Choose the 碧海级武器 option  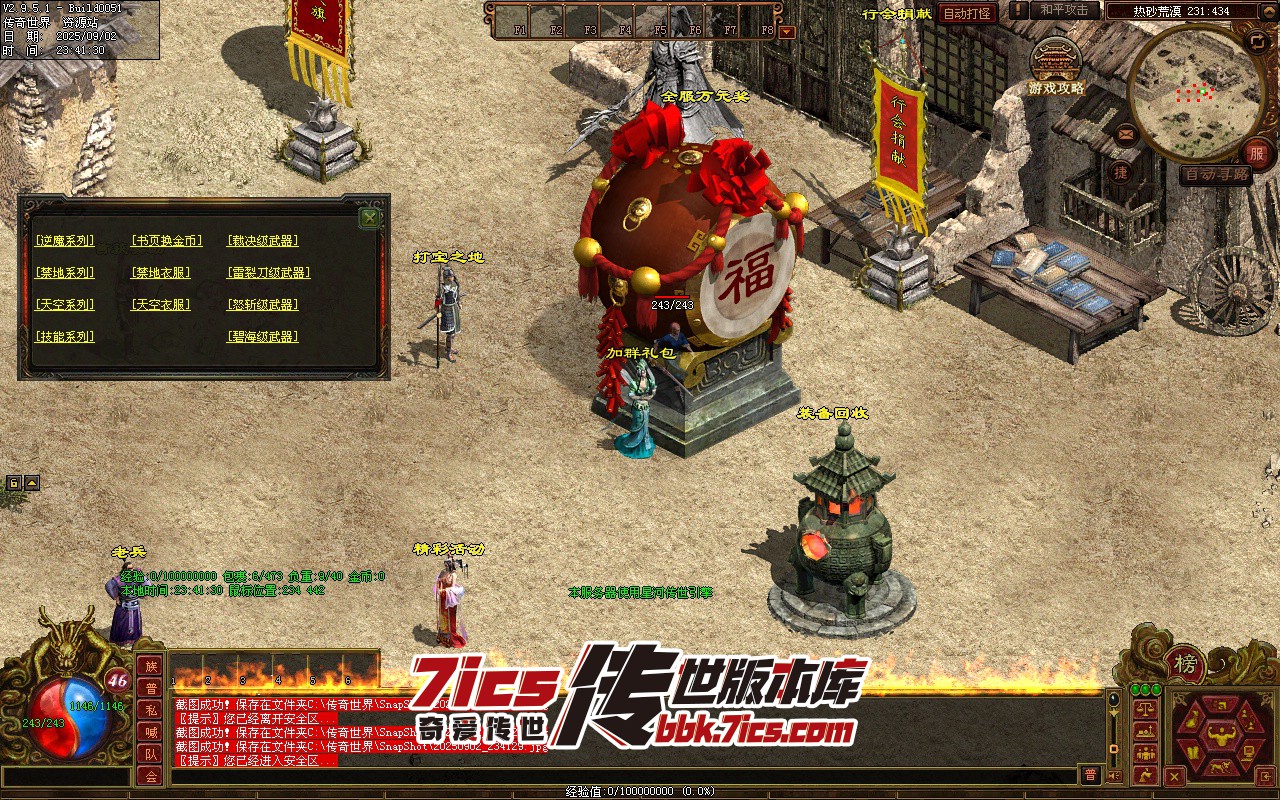[x=263, y=337]
